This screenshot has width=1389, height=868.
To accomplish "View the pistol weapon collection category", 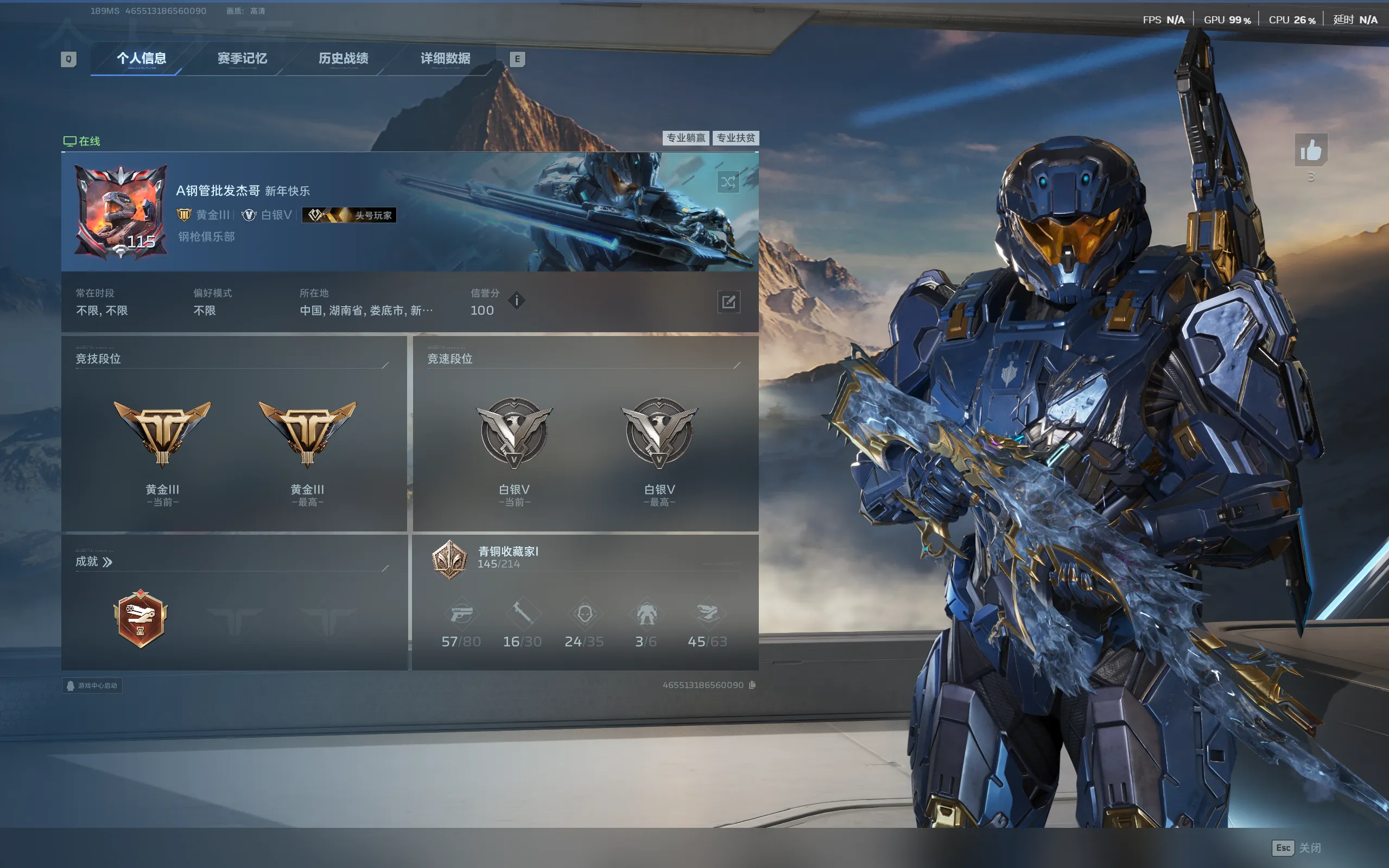I will 461,614.
